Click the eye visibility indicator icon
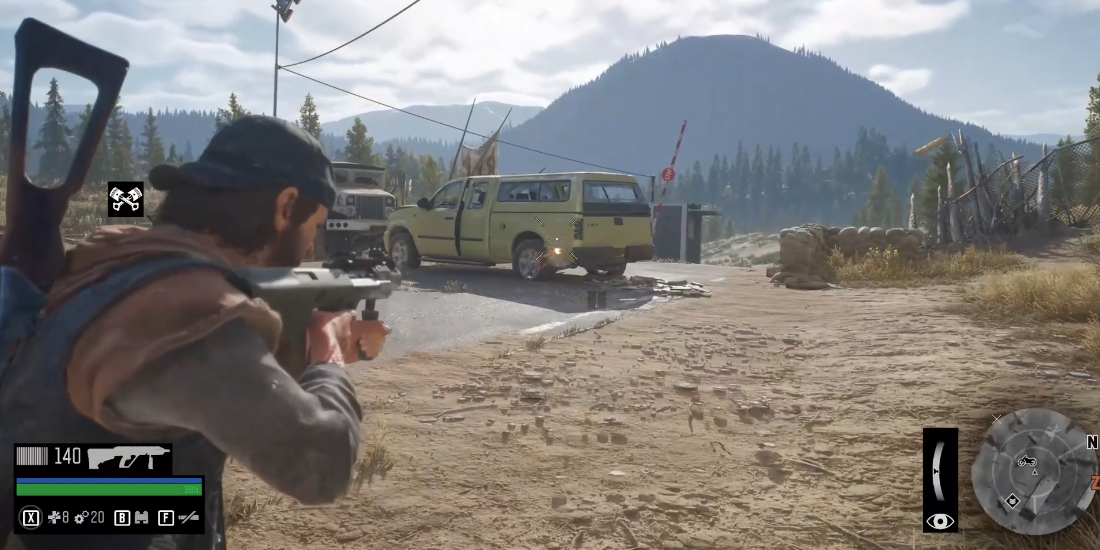This screenshot has height=550, width=1100. click(940, 520)
